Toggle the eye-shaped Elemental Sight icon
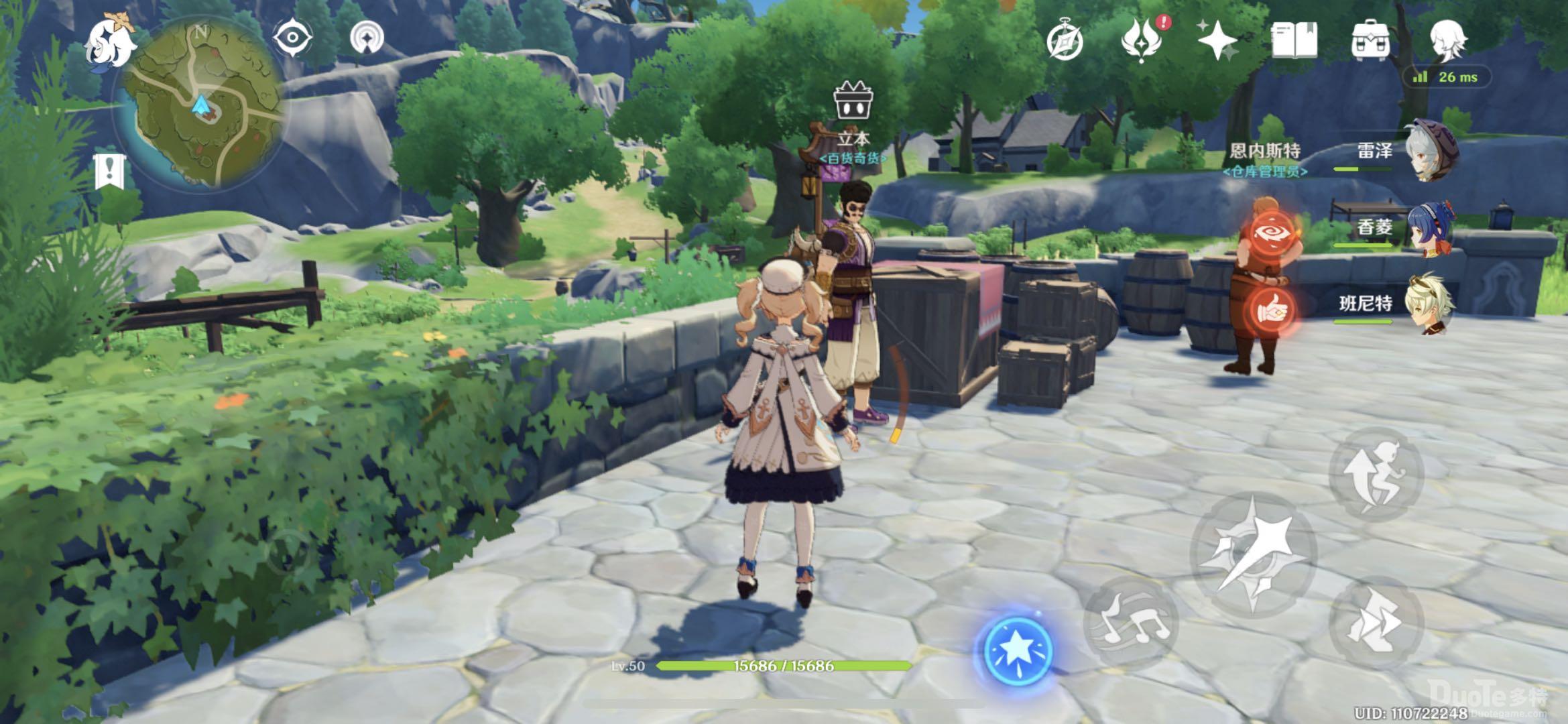This screenshot has width=1568, height=724. (293, 39)
